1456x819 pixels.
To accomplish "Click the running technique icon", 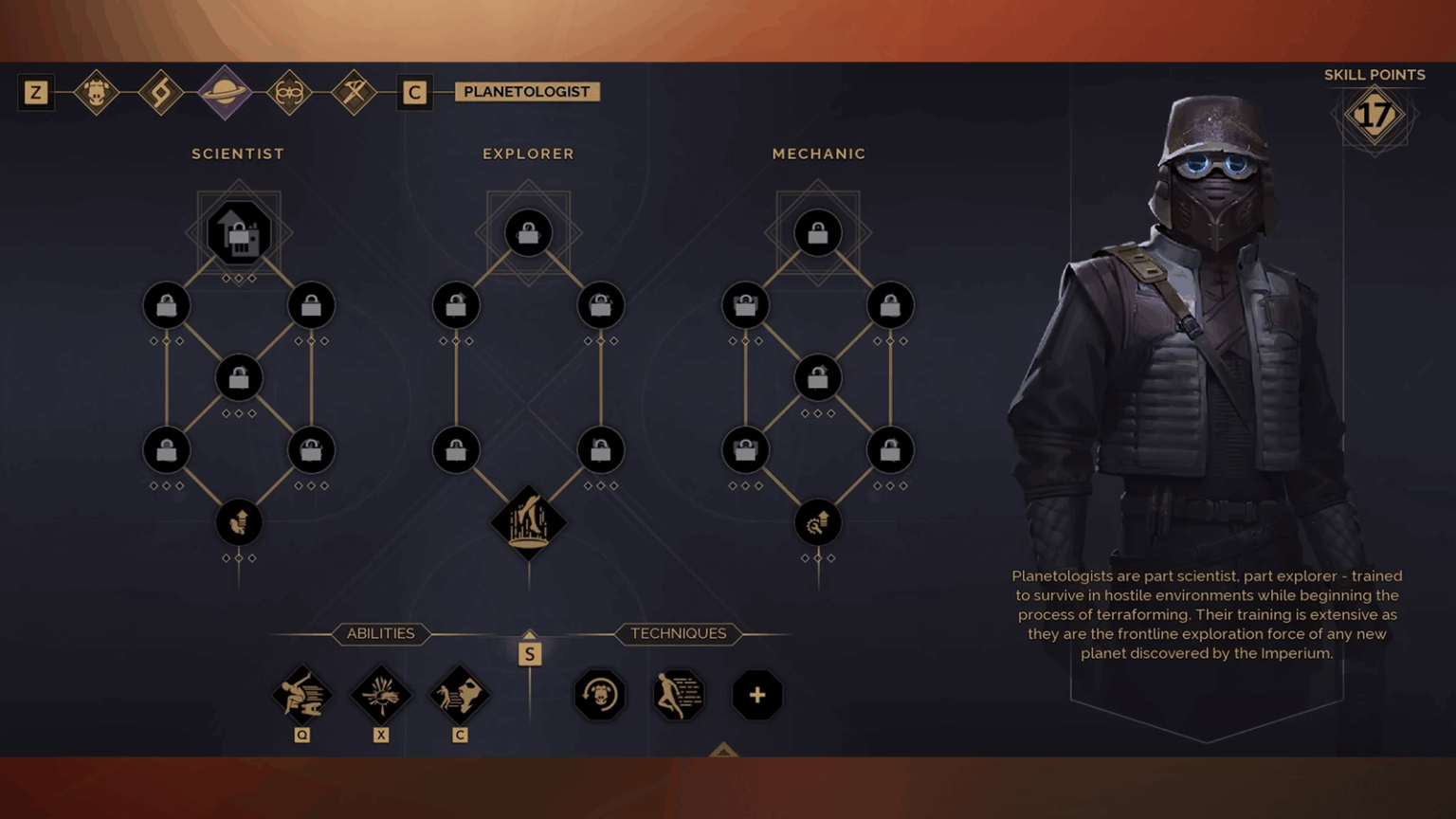I will pos(678,695).
